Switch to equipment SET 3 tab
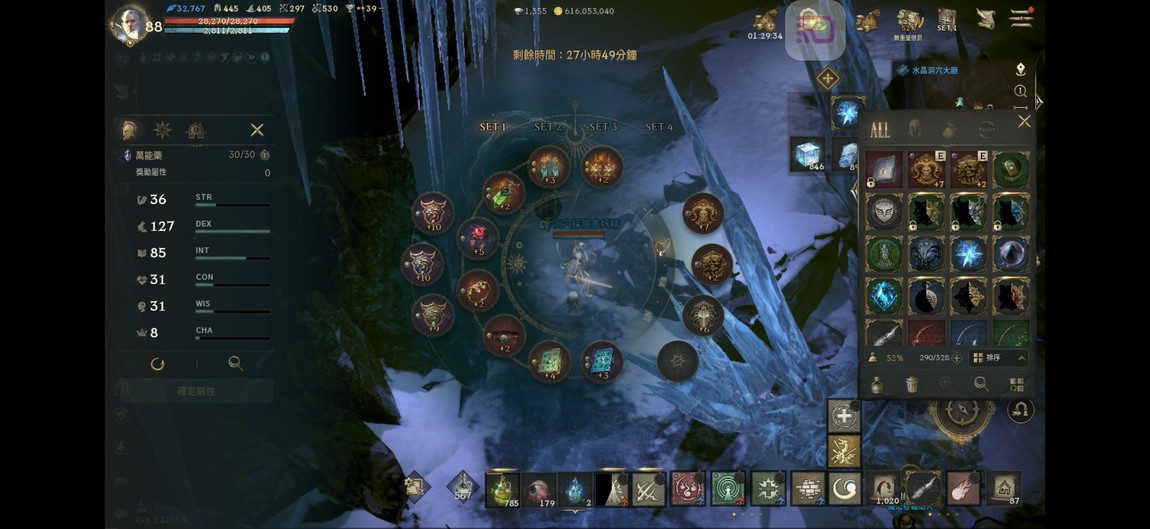 tap(603, 127)
